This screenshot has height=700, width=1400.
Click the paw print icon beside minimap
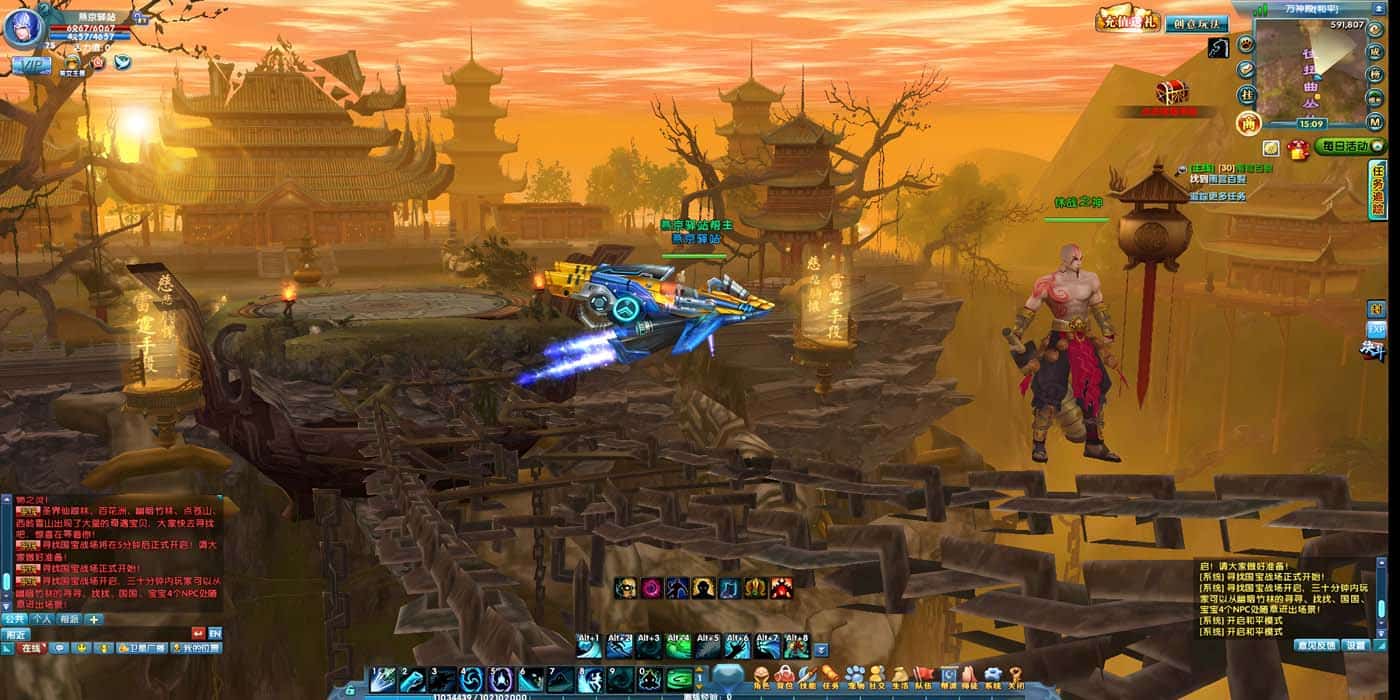[1246, 44]
